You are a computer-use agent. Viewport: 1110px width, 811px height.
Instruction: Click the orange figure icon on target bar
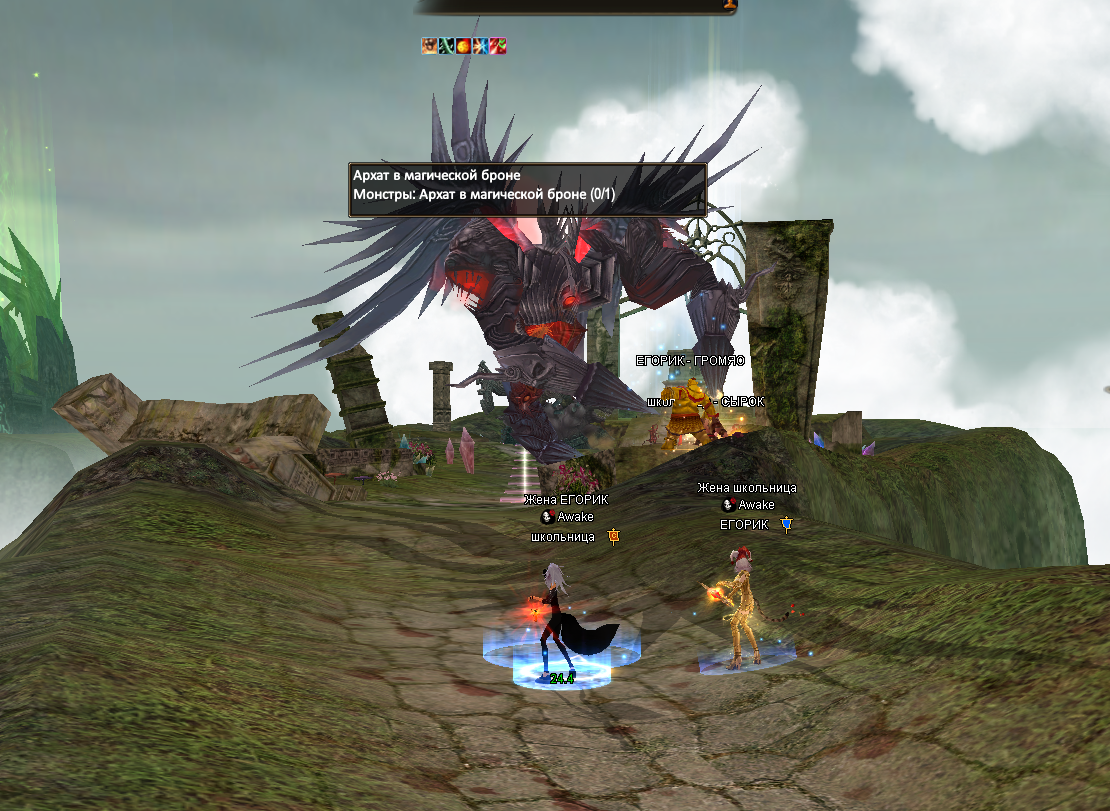[730, 4]
